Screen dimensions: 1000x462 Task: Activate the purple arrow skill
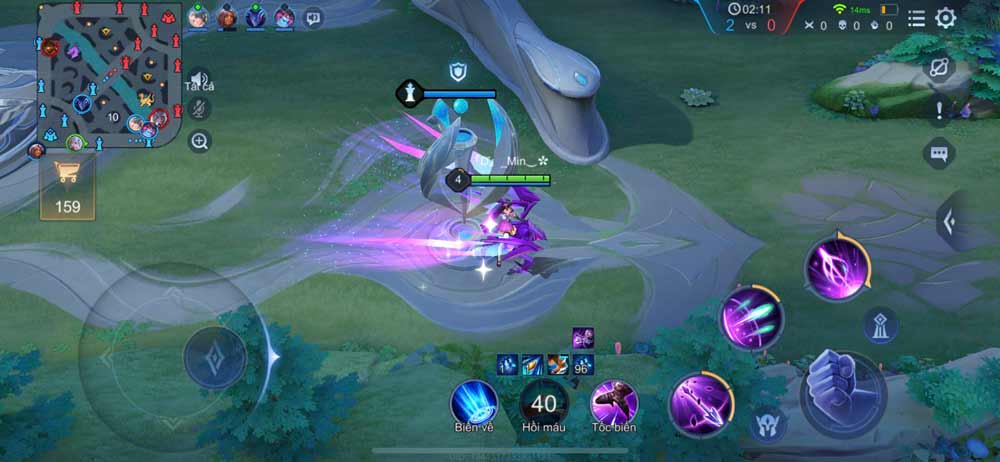coord(701,404)
